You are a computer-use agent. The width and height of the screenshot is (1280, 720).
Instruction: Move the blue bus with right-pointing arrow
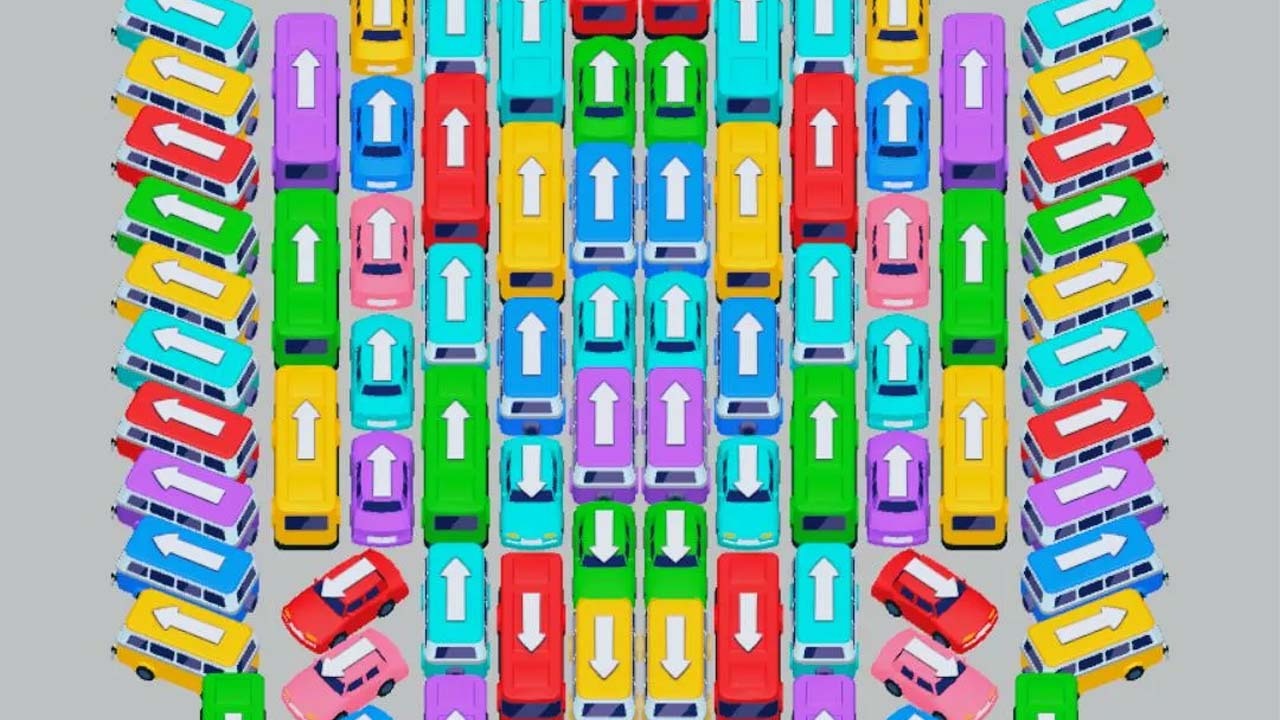[x=1092, y=552]
